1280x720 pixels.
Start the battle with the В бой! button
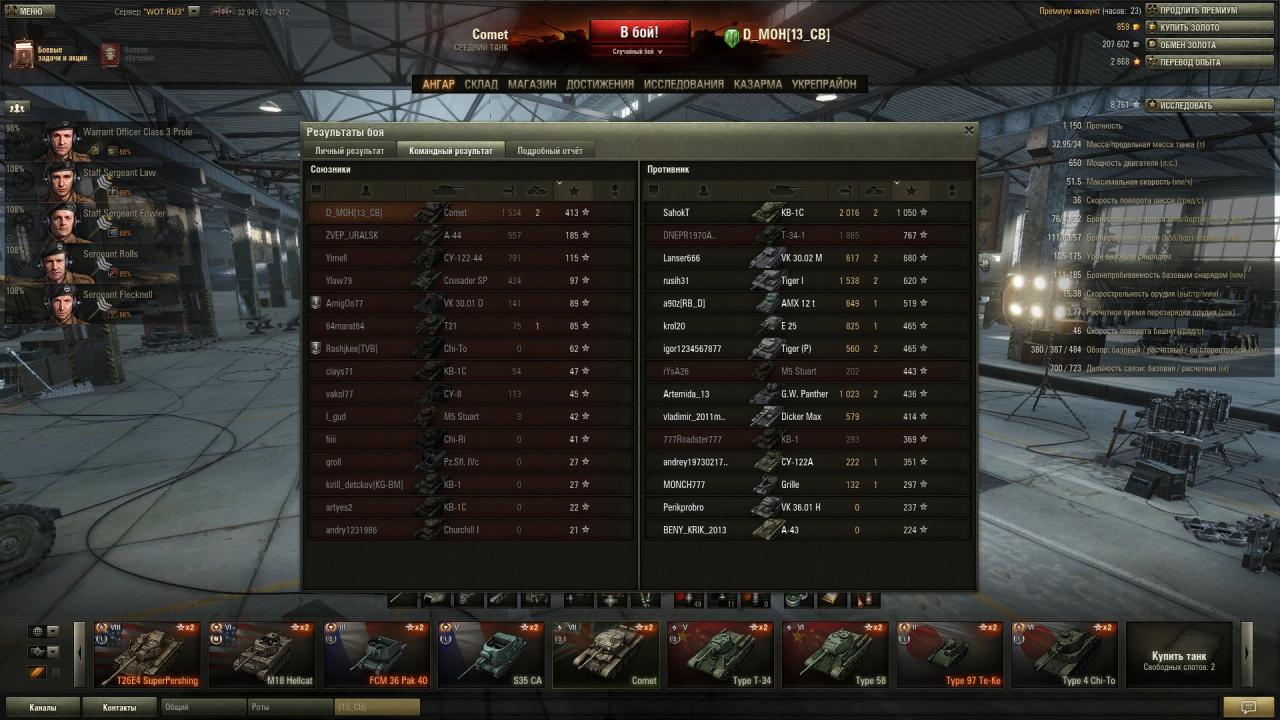(x=639, y=33)
